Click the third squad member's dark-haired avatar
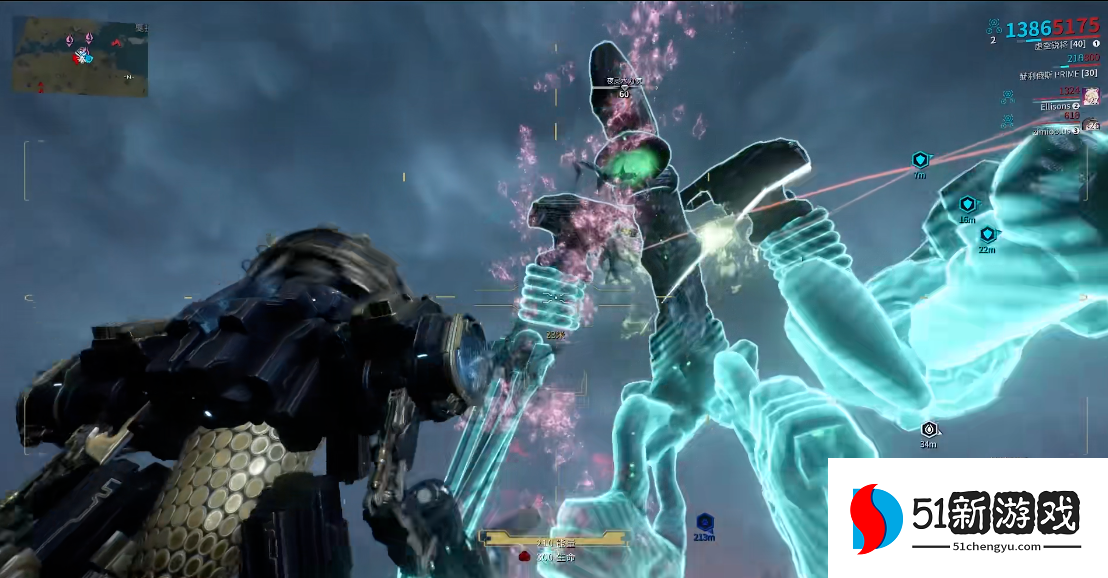1108x578 pixels. tap(1092, 125)
